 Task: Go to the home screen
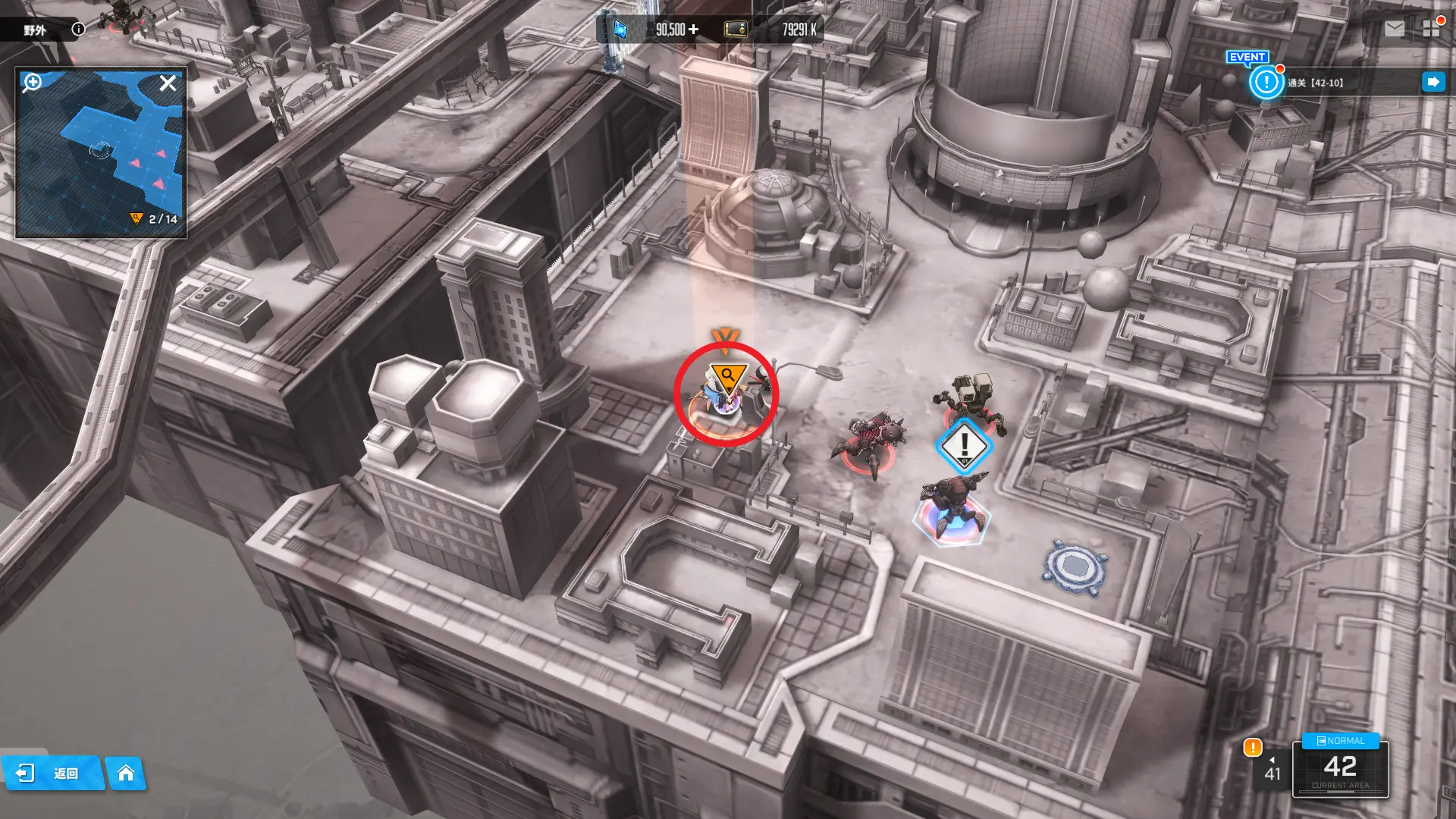pyautogui.click(x=126, y=773)
